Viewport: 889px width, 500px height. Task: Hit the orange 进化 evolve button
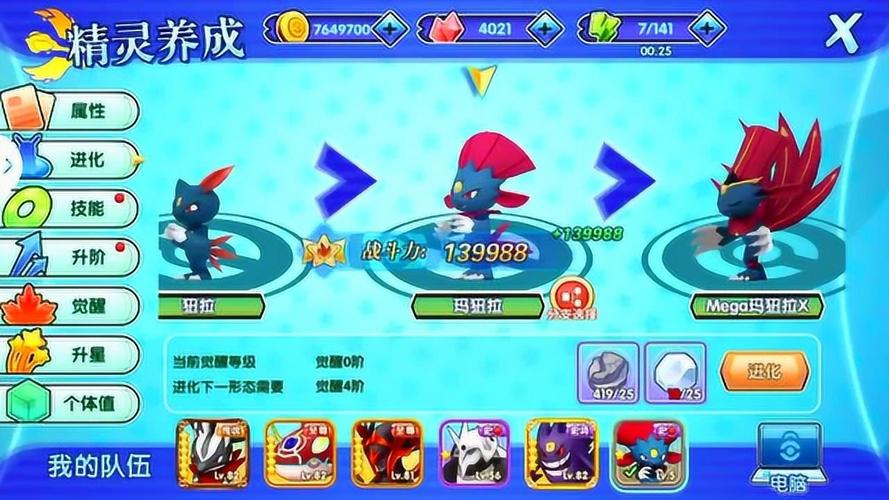click(x=763, y=372)
